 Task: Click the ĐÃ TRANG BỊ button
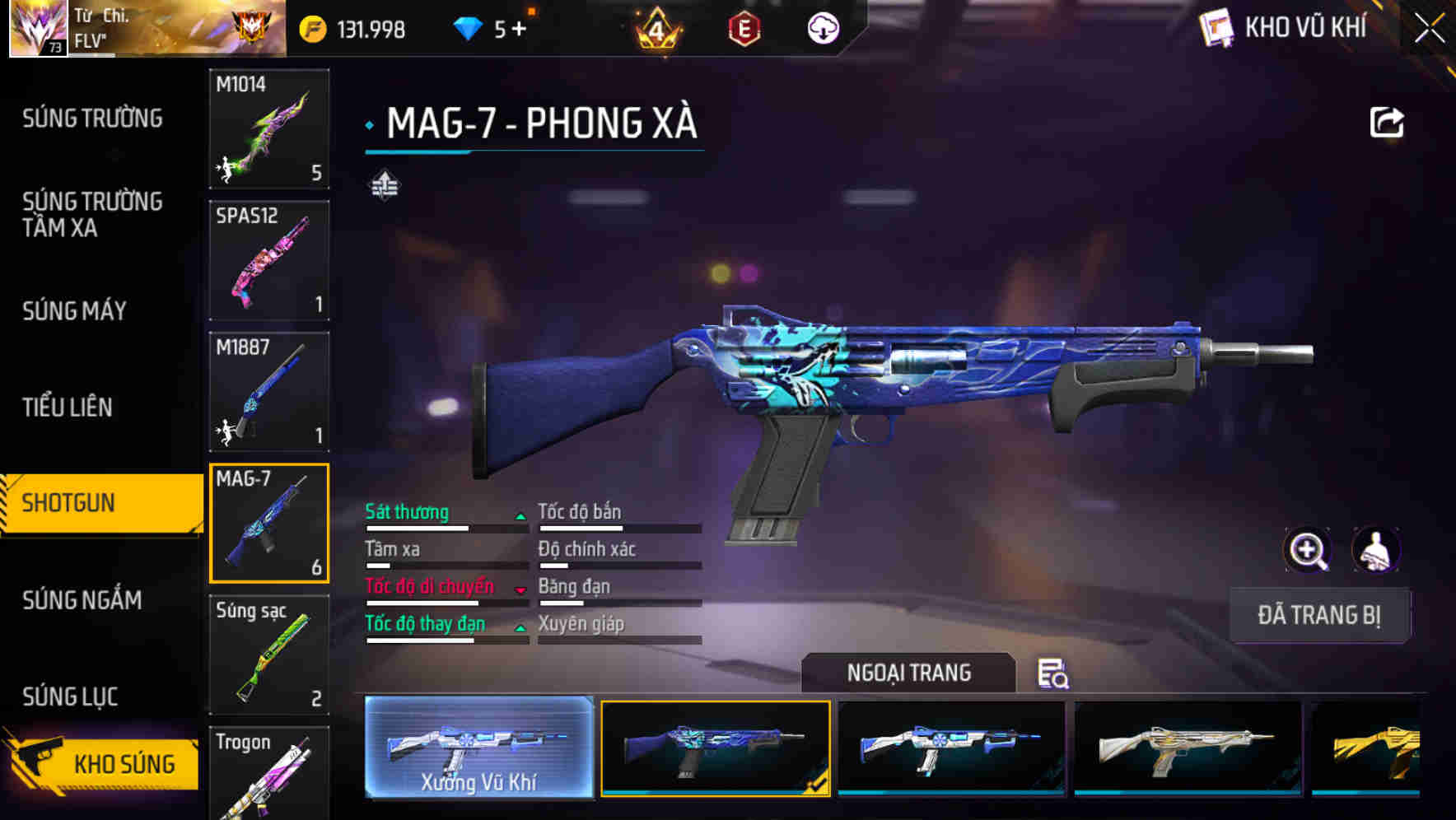1319,615
